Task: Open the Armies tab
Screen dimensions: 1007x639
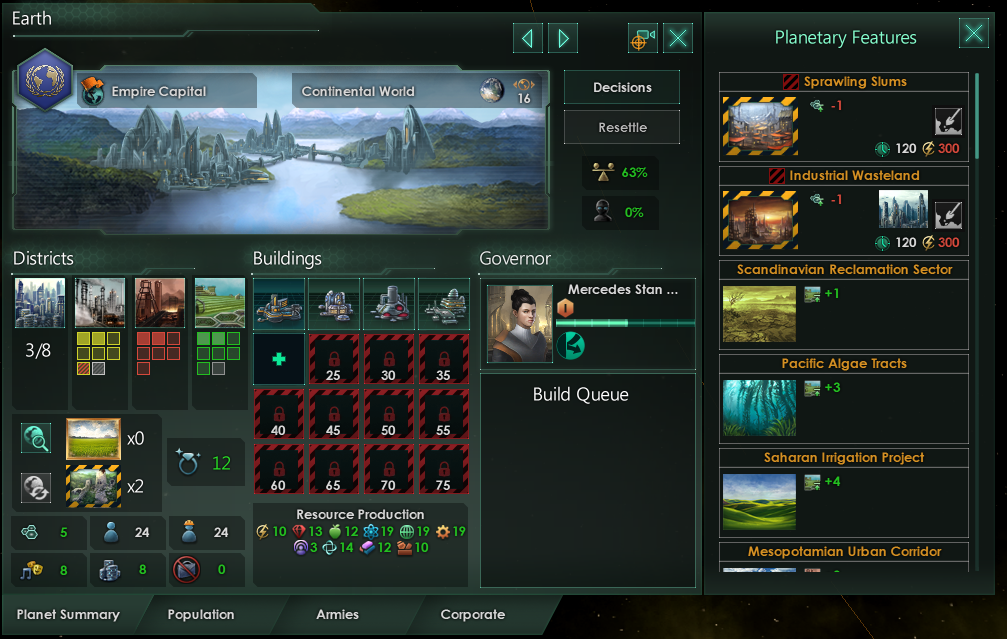Action: click(x=337, y=614)
